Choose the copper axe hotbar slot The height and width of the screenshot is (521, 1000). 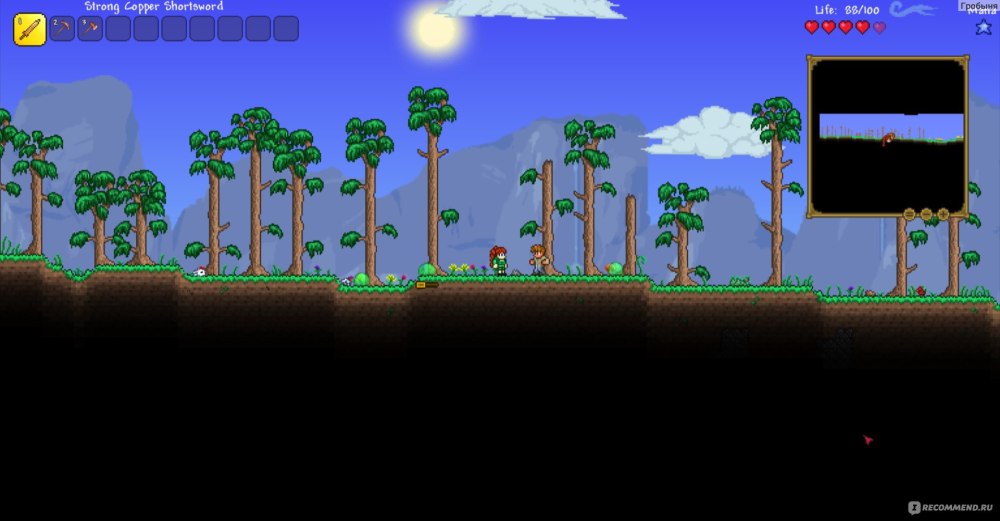(90, 29)
